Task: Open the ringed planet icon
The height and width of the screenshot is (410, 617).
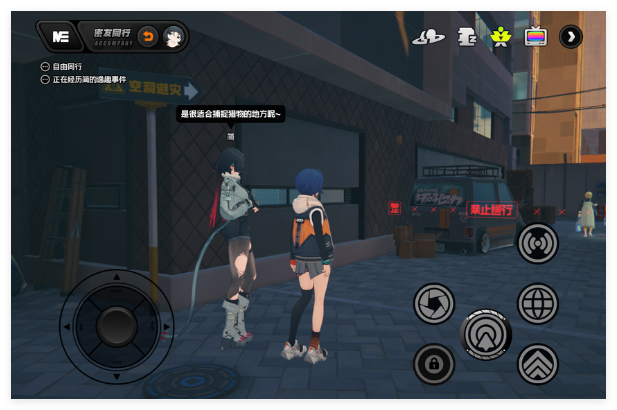Action: [428, 37]
